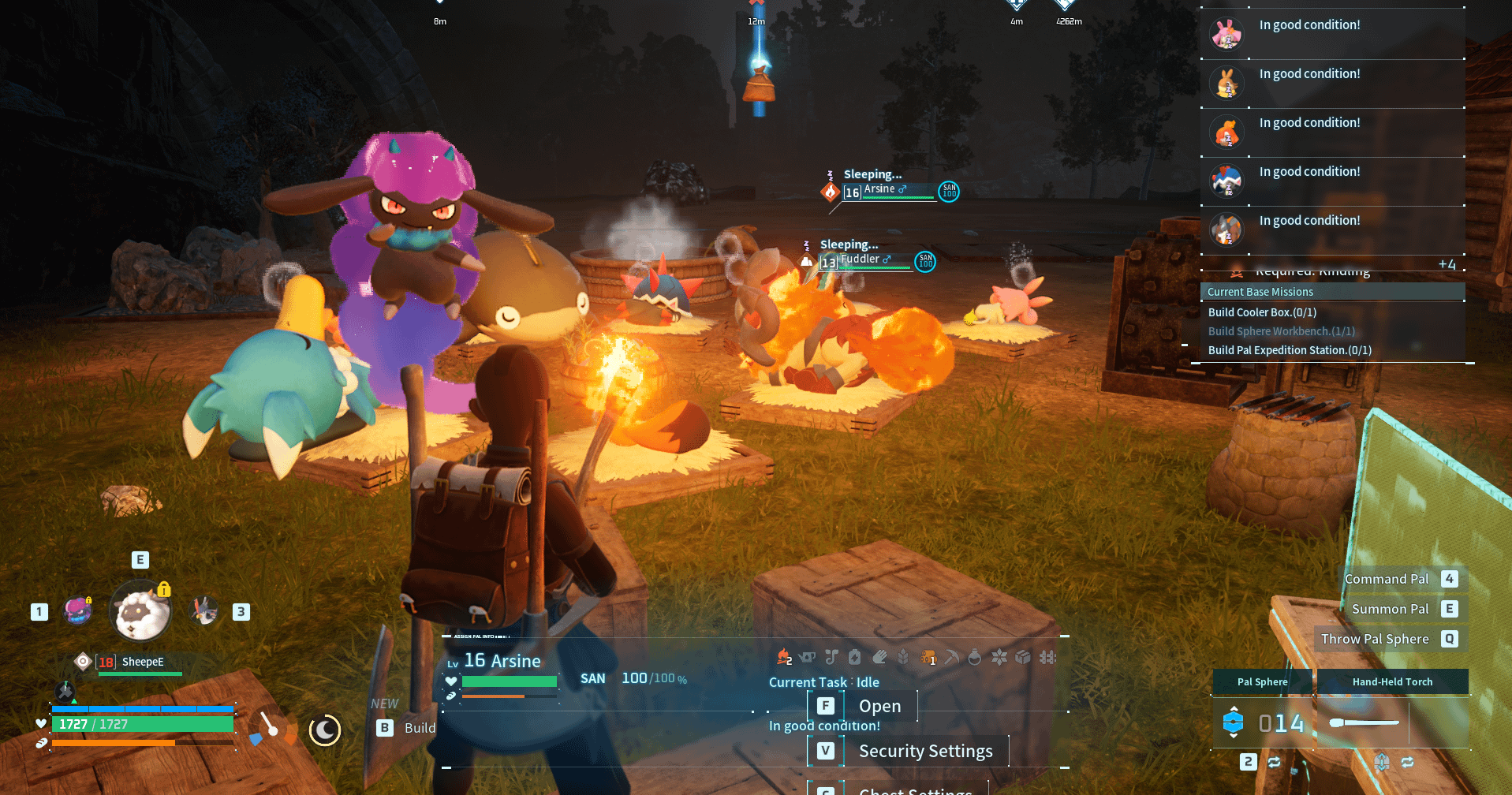Expand the +4 additional base pals indicator
This screenshot has width=1512, height=795.
[1447, 264]
